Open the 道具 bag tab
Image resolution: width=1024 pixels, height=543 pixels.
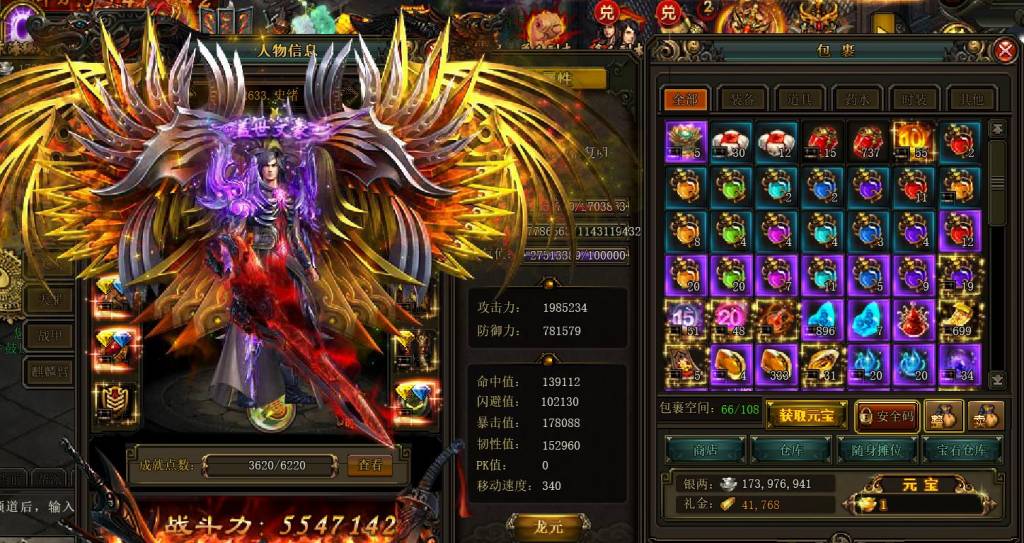797,99
